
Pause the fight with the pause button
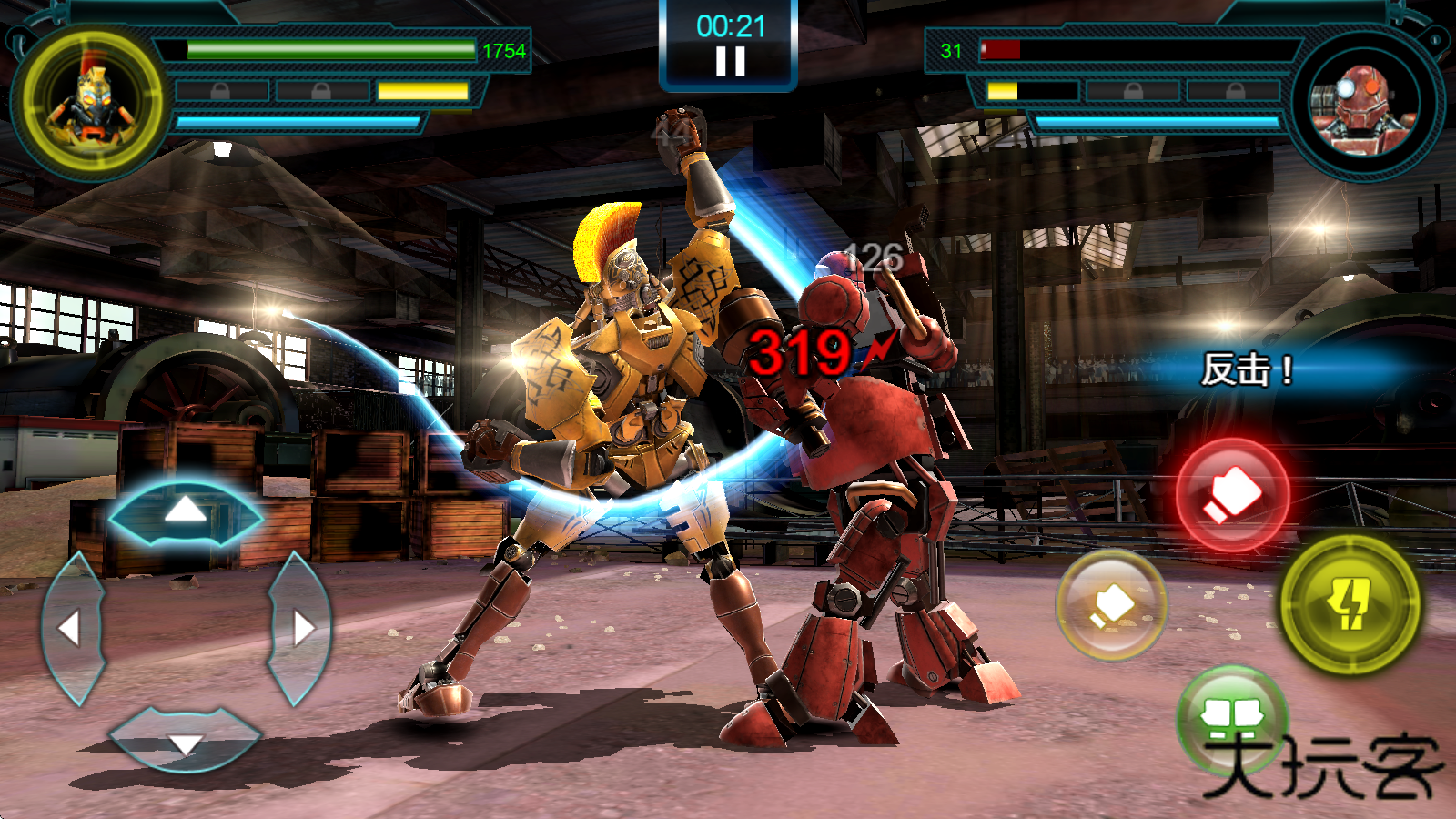pos(730,61)
